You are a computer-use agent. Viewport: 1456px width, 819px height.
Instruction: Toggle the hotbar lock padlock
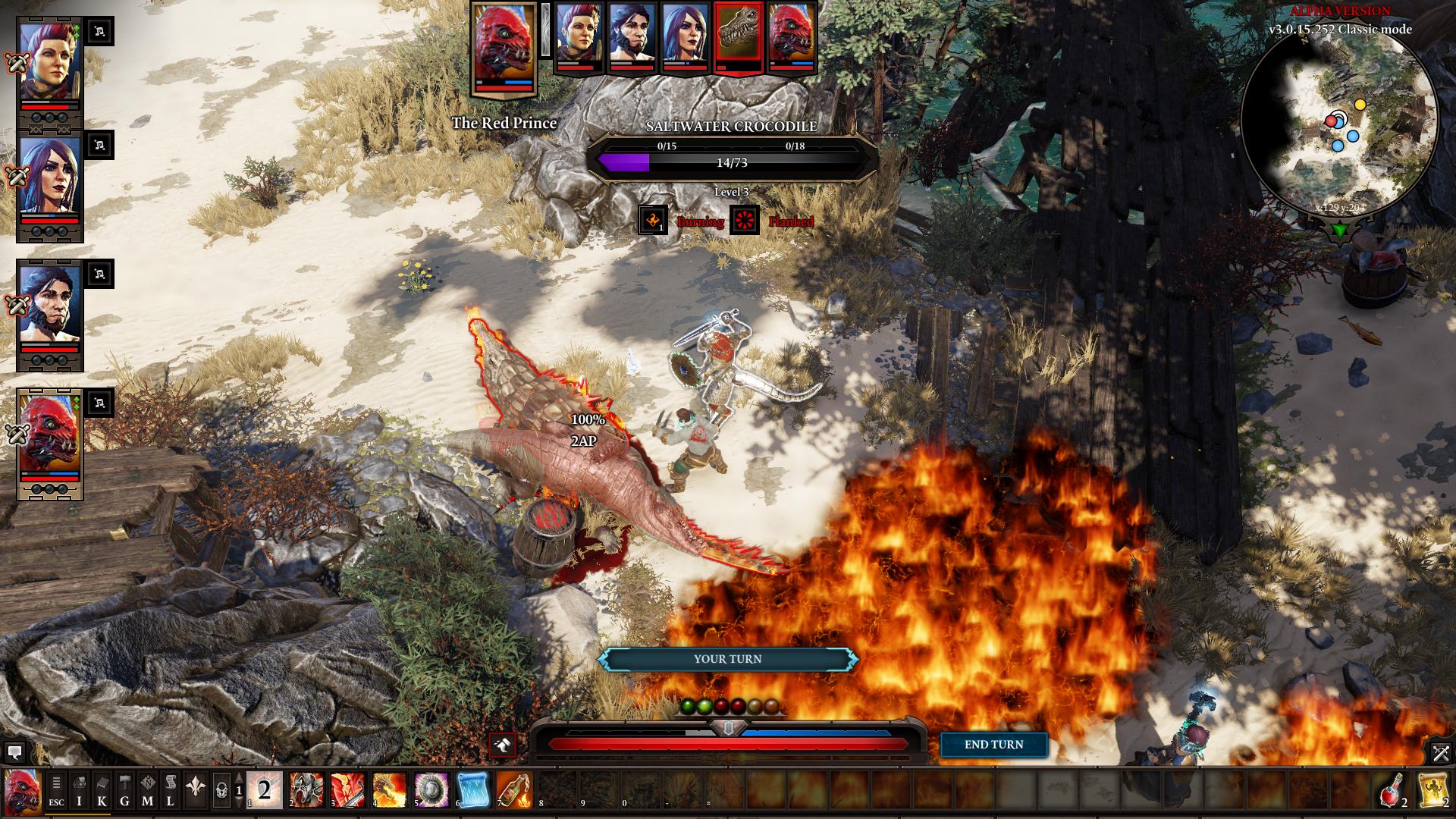tap(221, 791)
